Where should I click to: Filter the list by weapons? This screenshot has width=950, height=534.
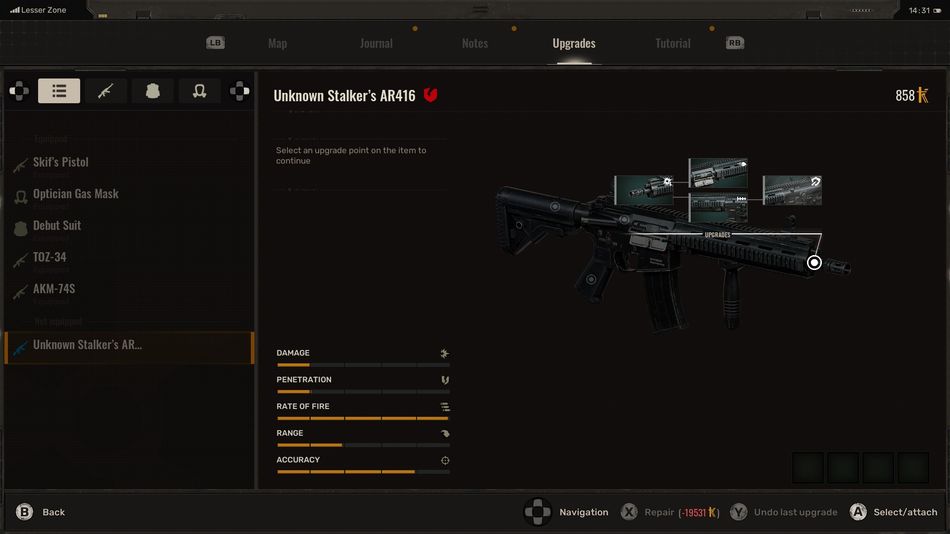106,91
